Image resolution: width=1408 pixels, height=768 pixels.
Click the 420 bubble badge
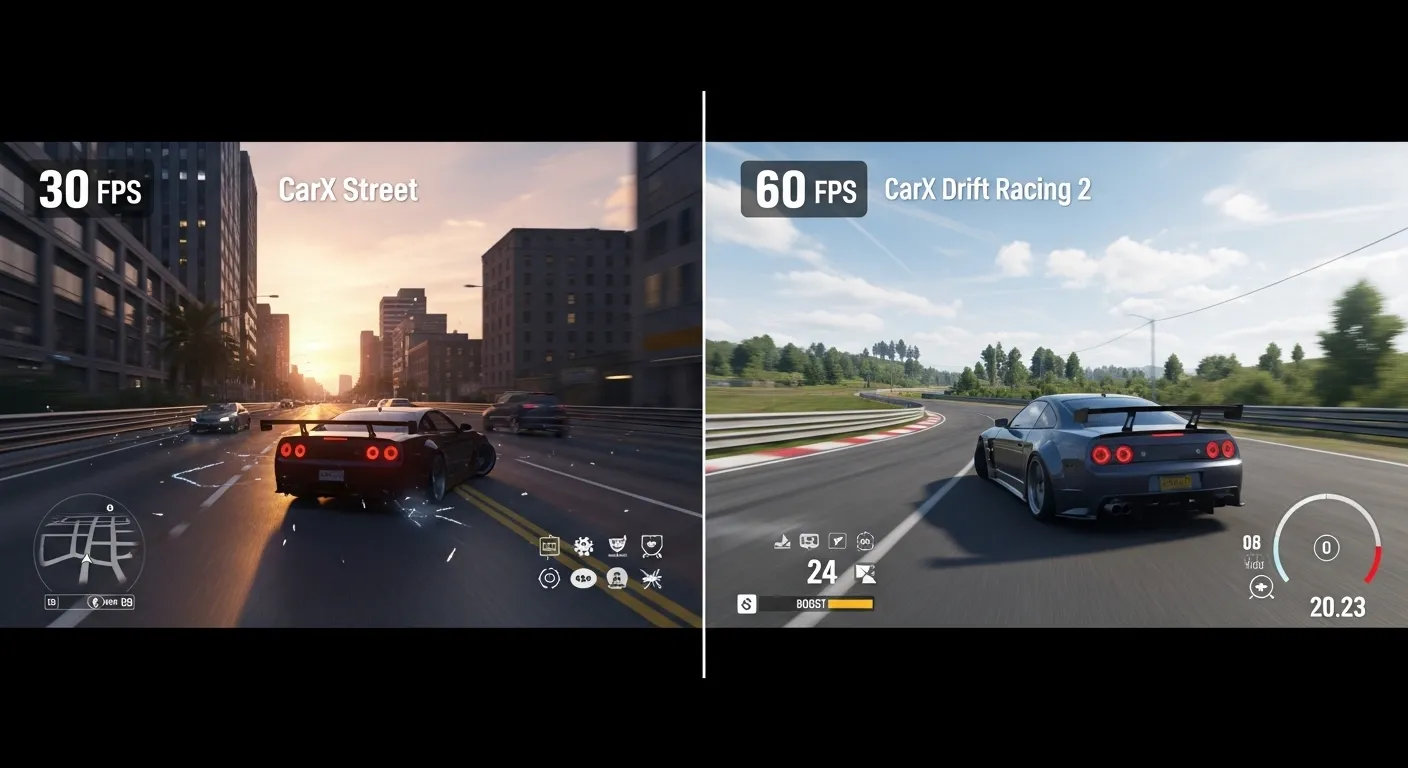coord(584,577)
